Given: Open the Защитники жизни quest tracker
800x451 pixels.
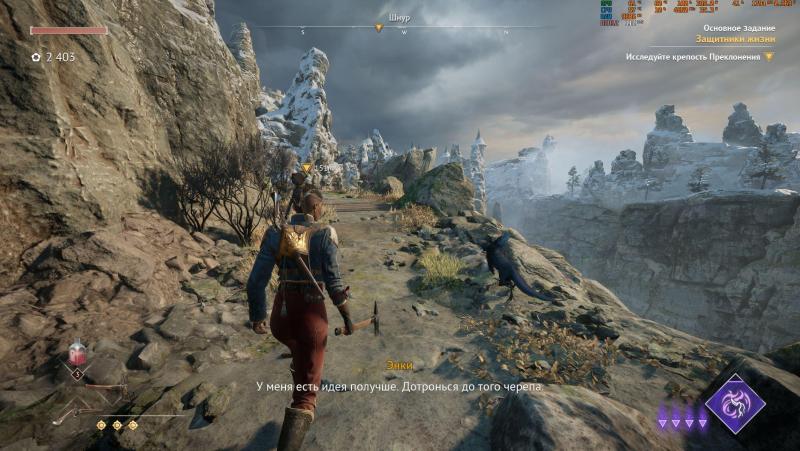Looking at the screenshot, I should click(x=734, y=40).
